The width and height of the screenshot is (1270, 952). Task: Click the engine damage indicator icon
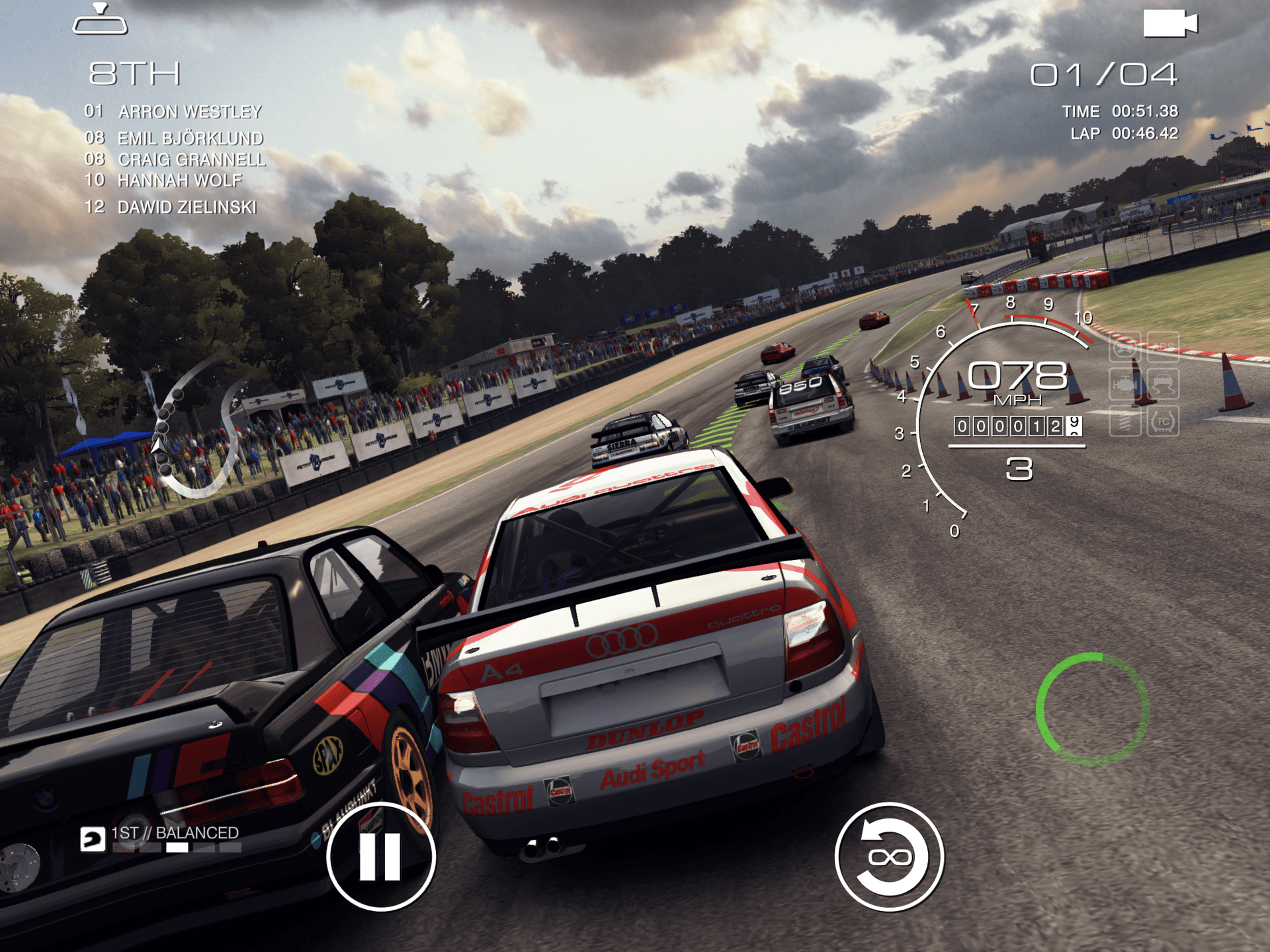pyautogui.click(x=1124, y=383)
